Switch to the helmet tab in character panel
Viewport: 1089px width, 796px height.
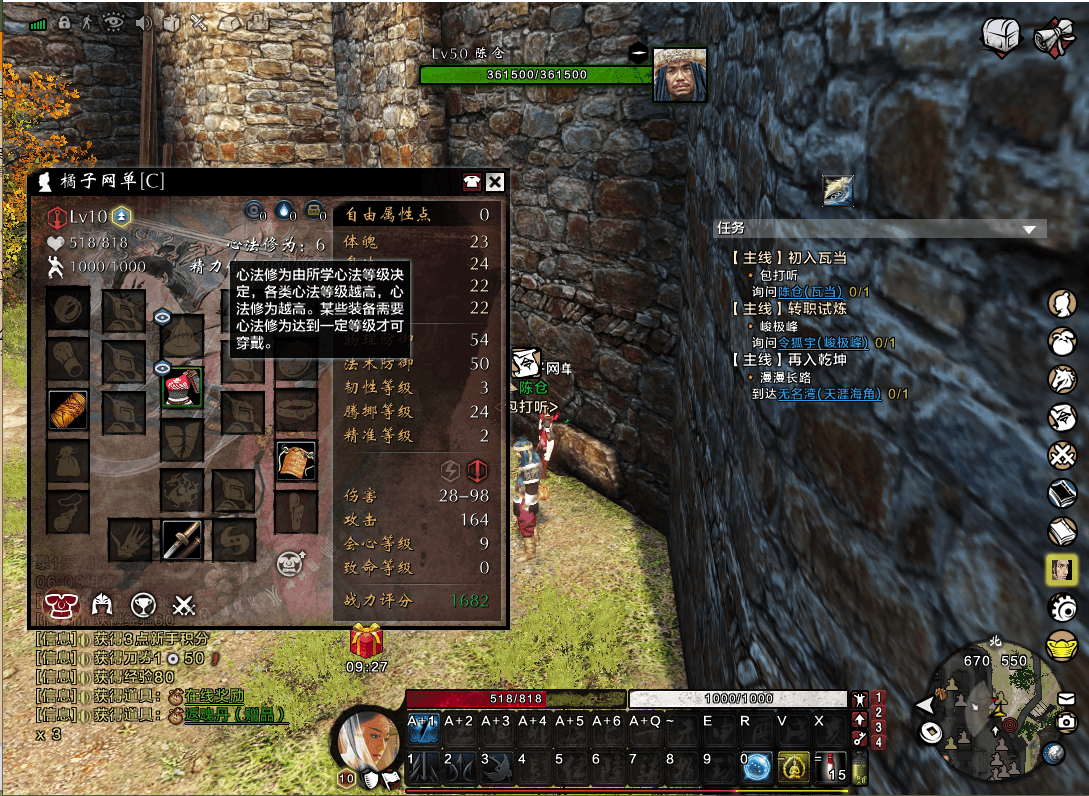101,604
